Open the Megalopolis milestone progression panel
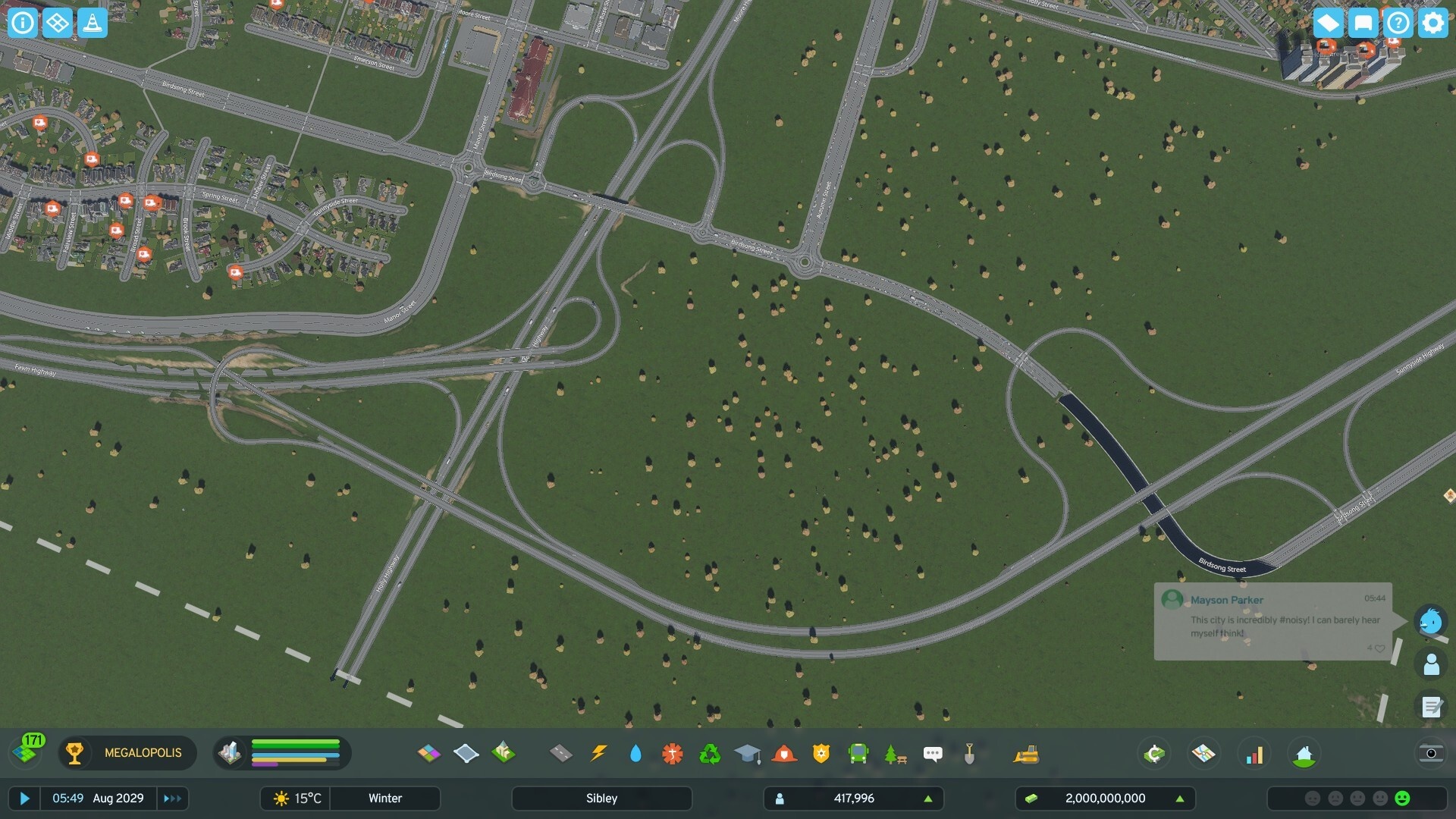The height and width of the screenshot is (819, 1456). point(127,753)
